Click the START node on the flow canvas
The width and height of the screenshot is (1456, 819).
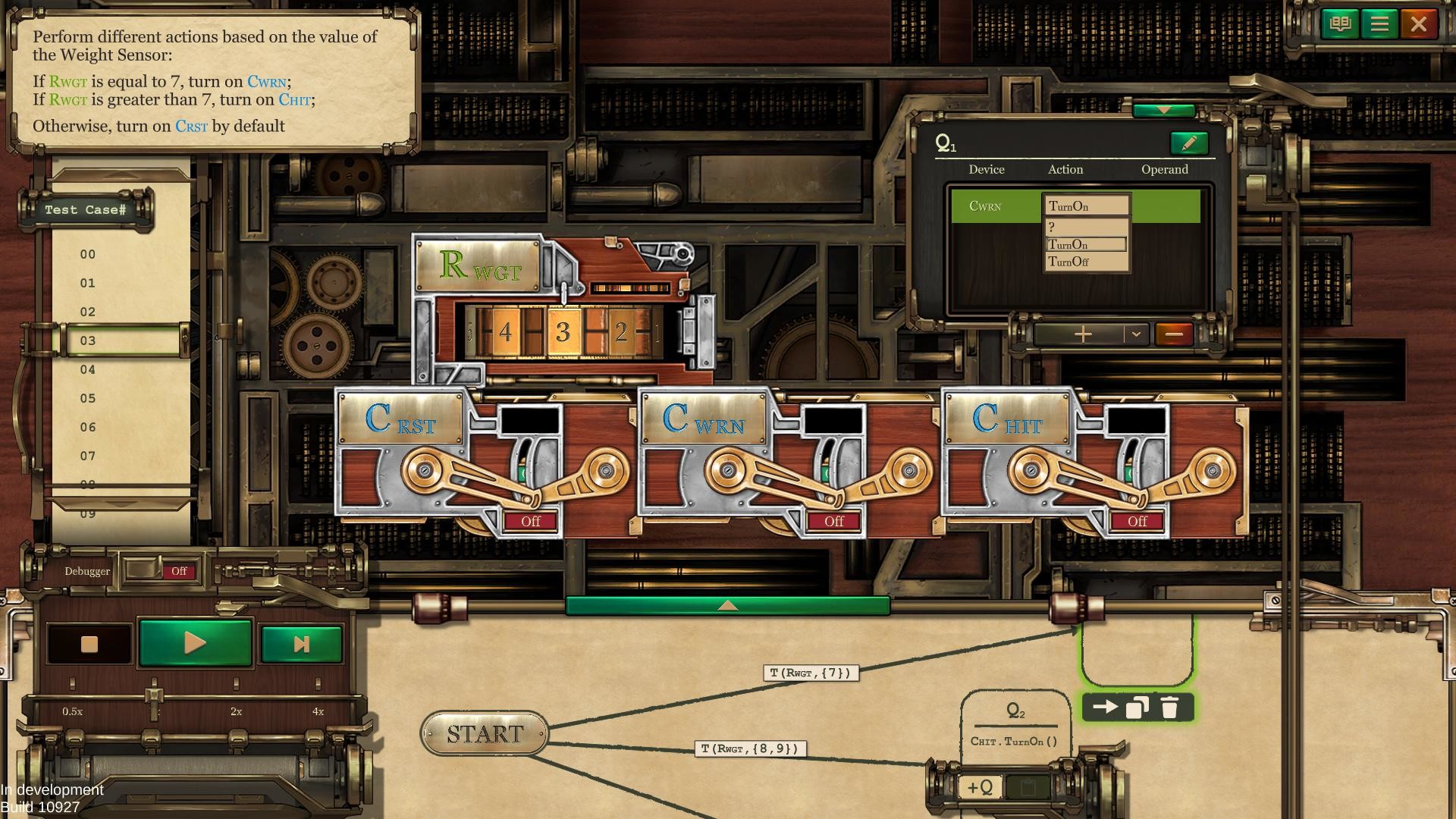pyautogui.click(x=485, y=733)
